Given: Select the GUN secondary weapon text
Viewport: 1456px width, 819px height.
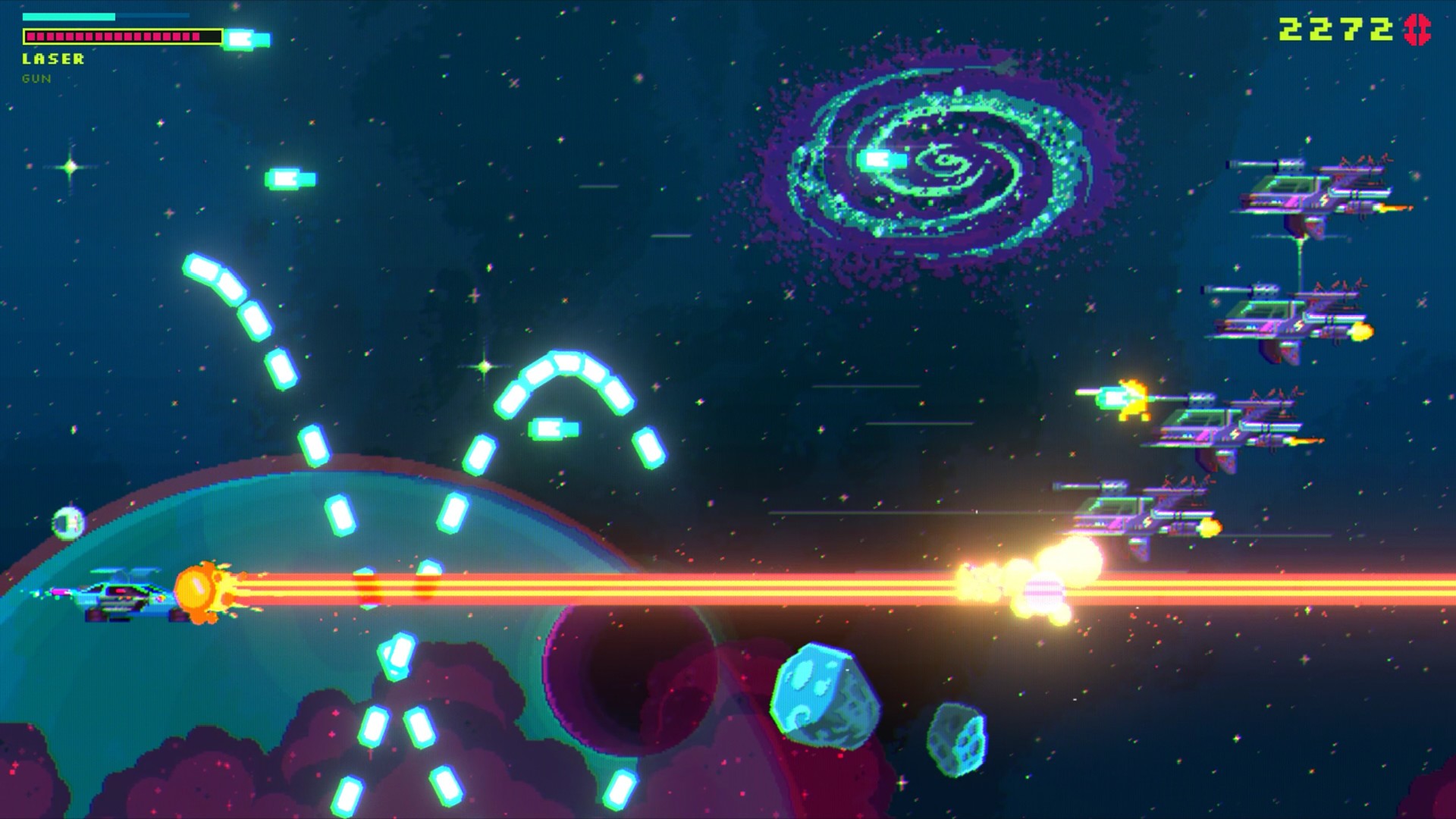Looking at the screenshot, I should (x=36, y=77).
